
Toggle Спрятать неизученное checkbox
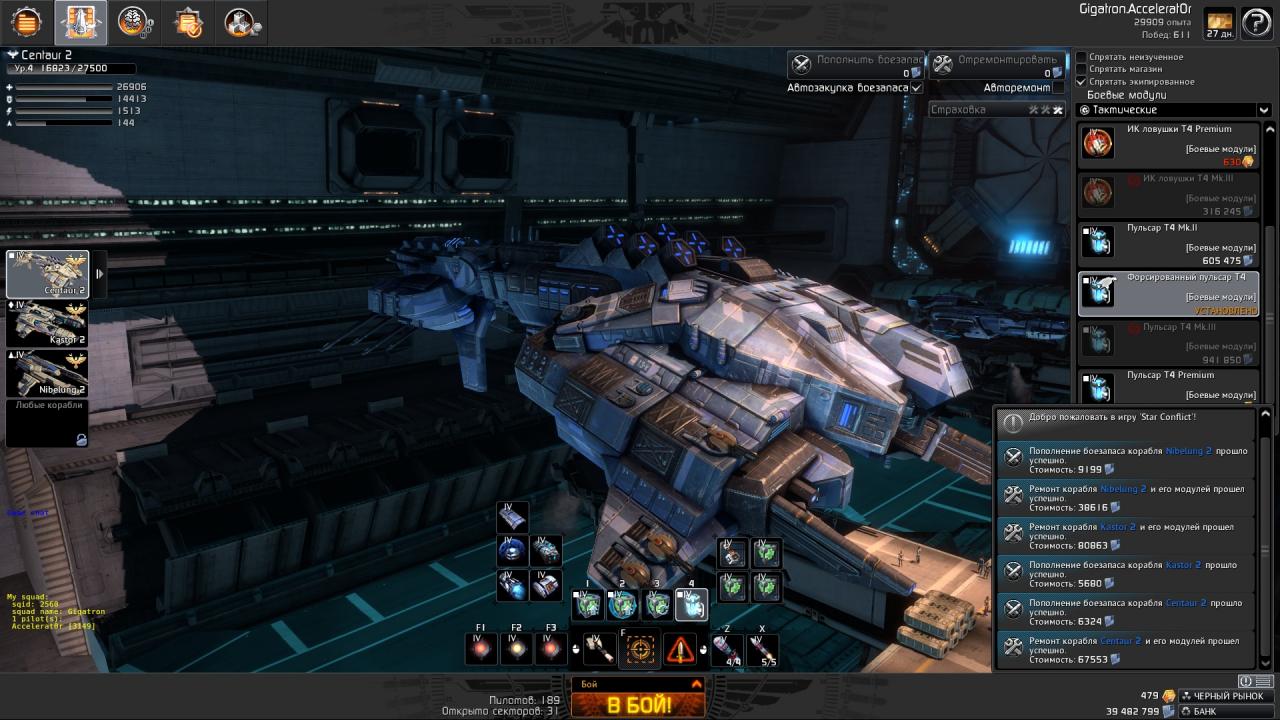pos(1081,57)
